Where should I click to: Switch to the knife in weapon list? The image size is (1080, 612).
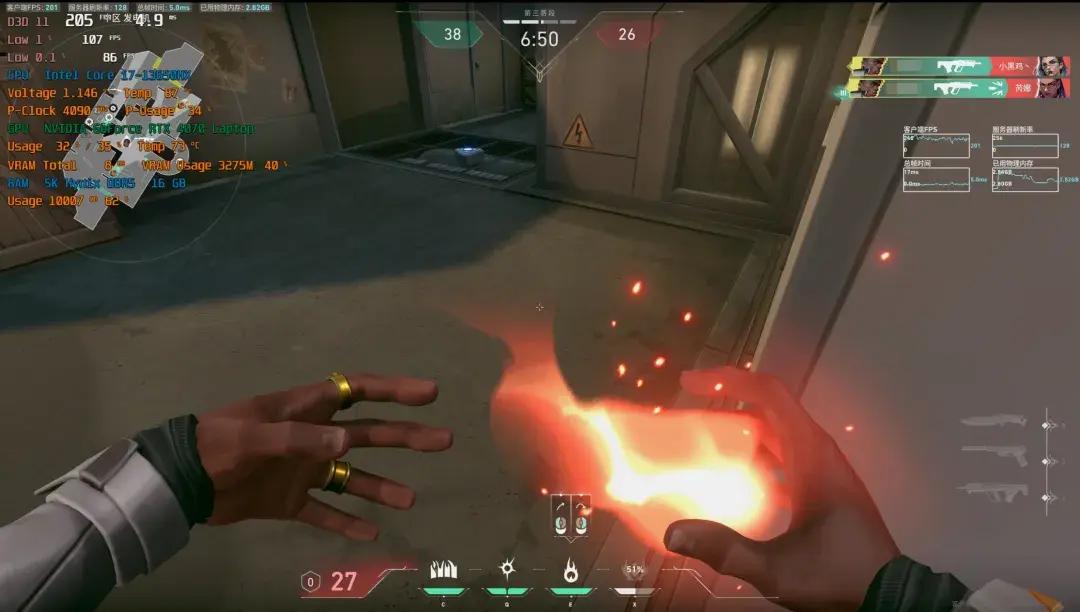click(x=994, y=422)
